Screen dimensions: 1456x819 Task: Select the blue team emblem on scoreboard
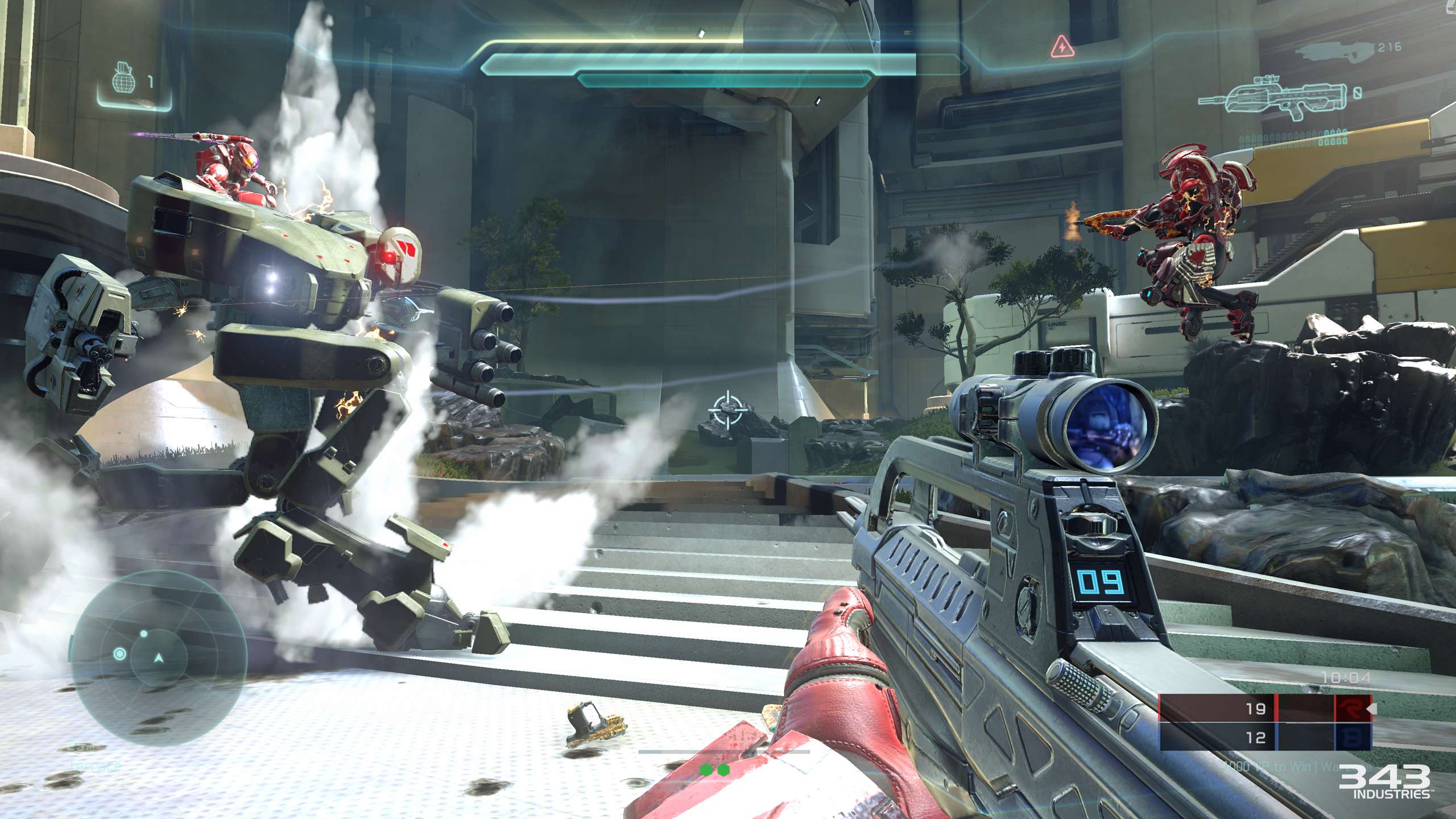pos(1352,738)
